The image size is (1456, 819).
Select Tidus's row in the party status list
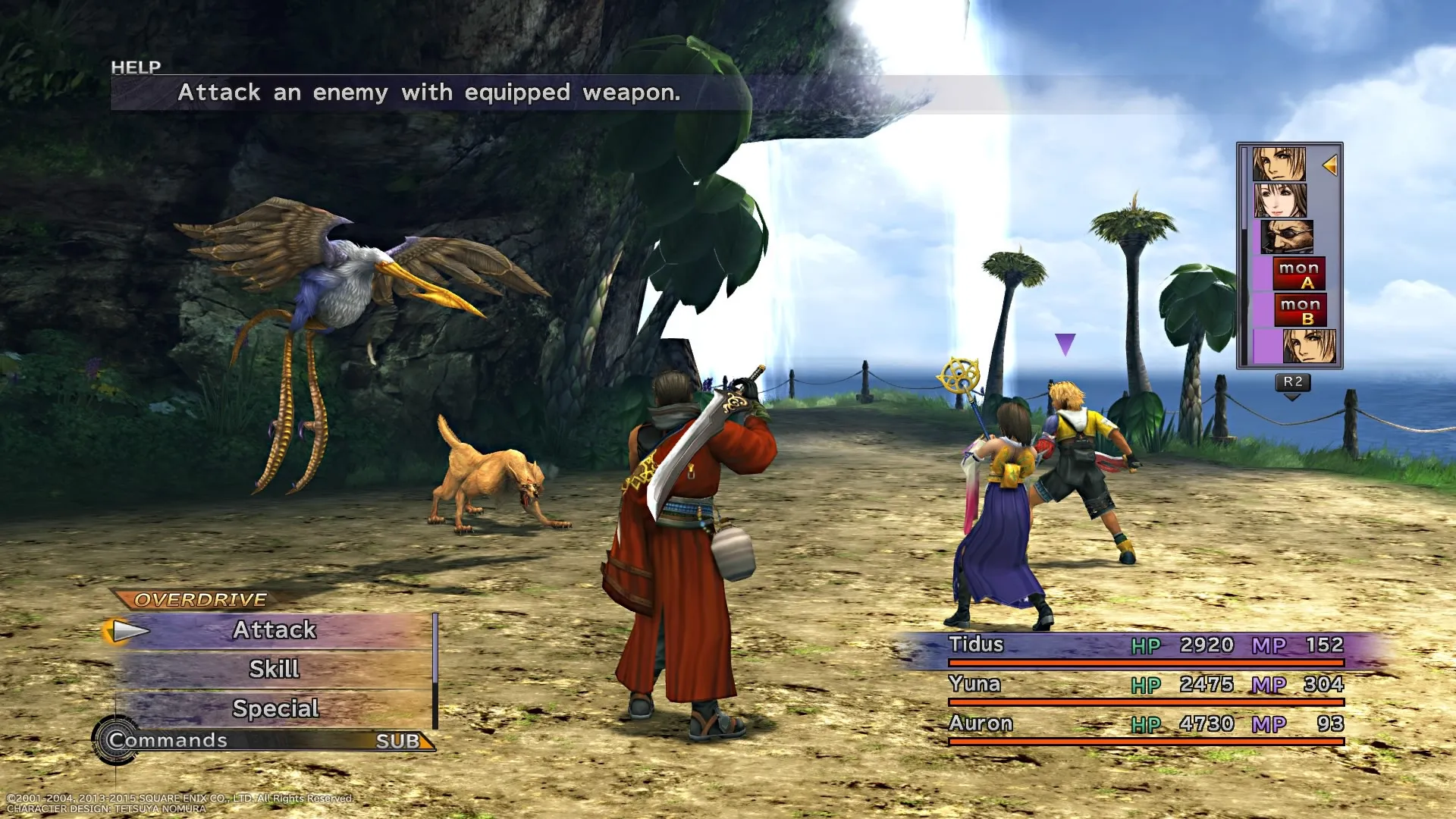pyautogui.click(x=1145, y=646)
